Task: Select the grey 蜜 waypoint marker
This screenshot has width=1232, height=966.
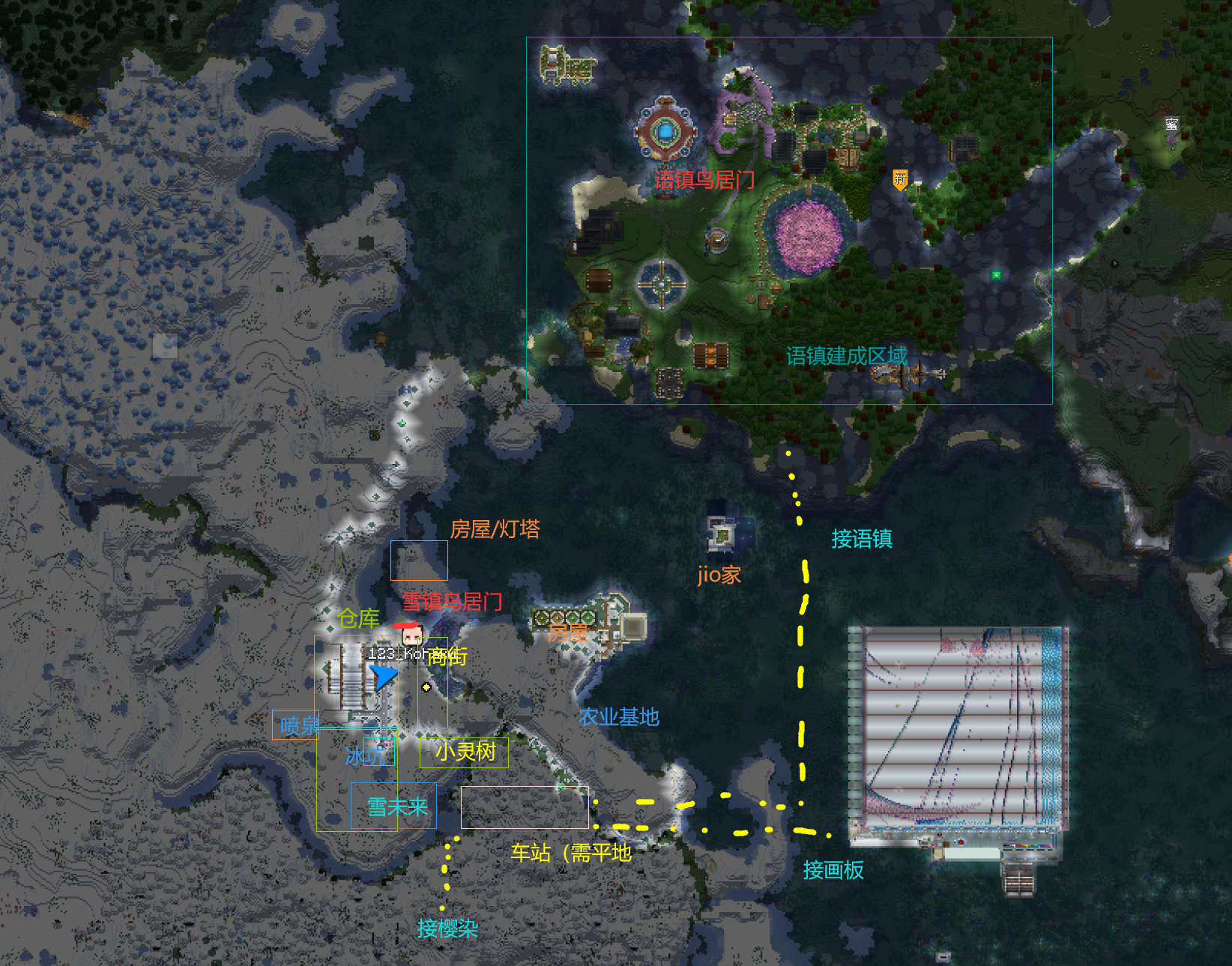Action: 1171,124
